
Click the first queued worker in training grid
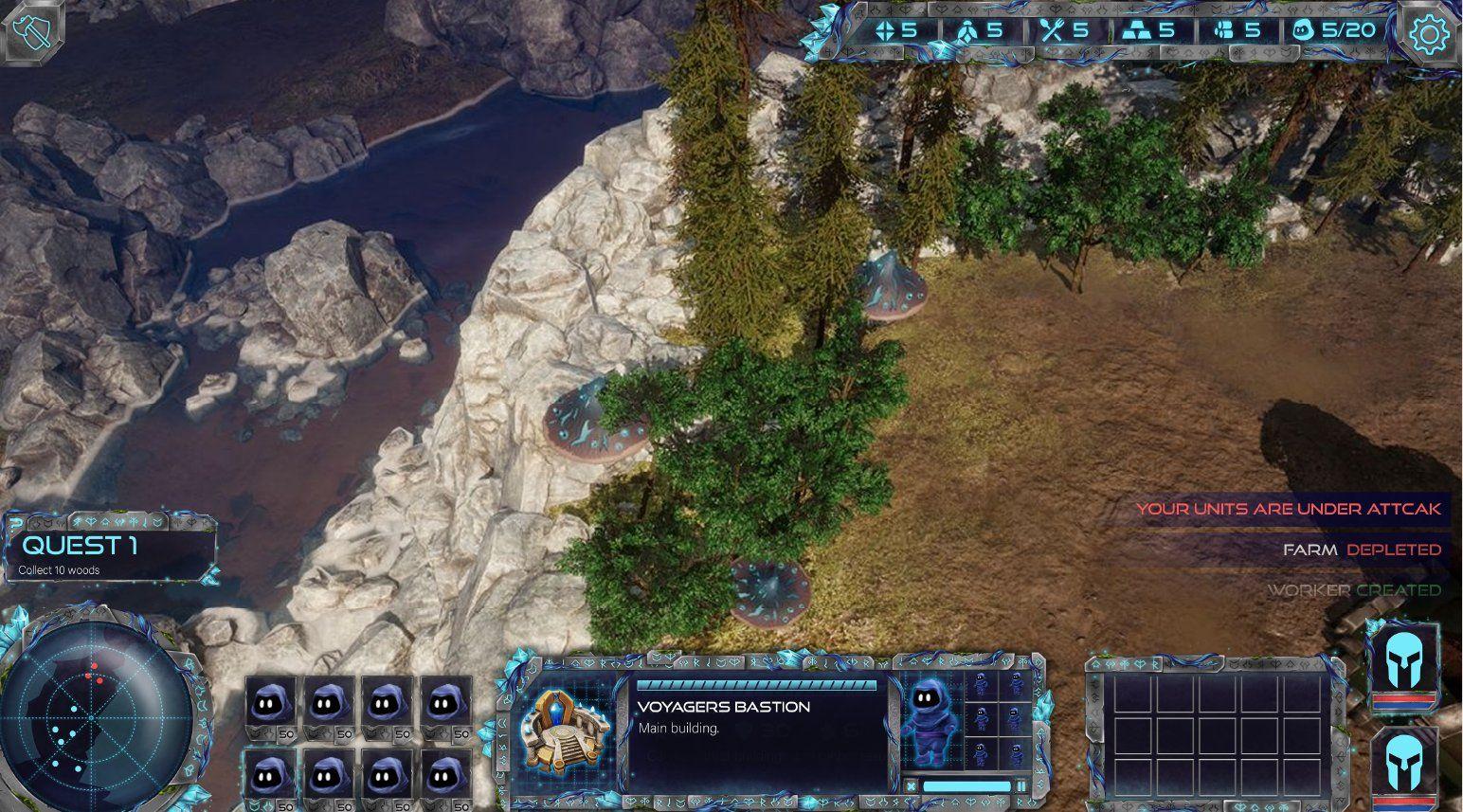(981, 685)
